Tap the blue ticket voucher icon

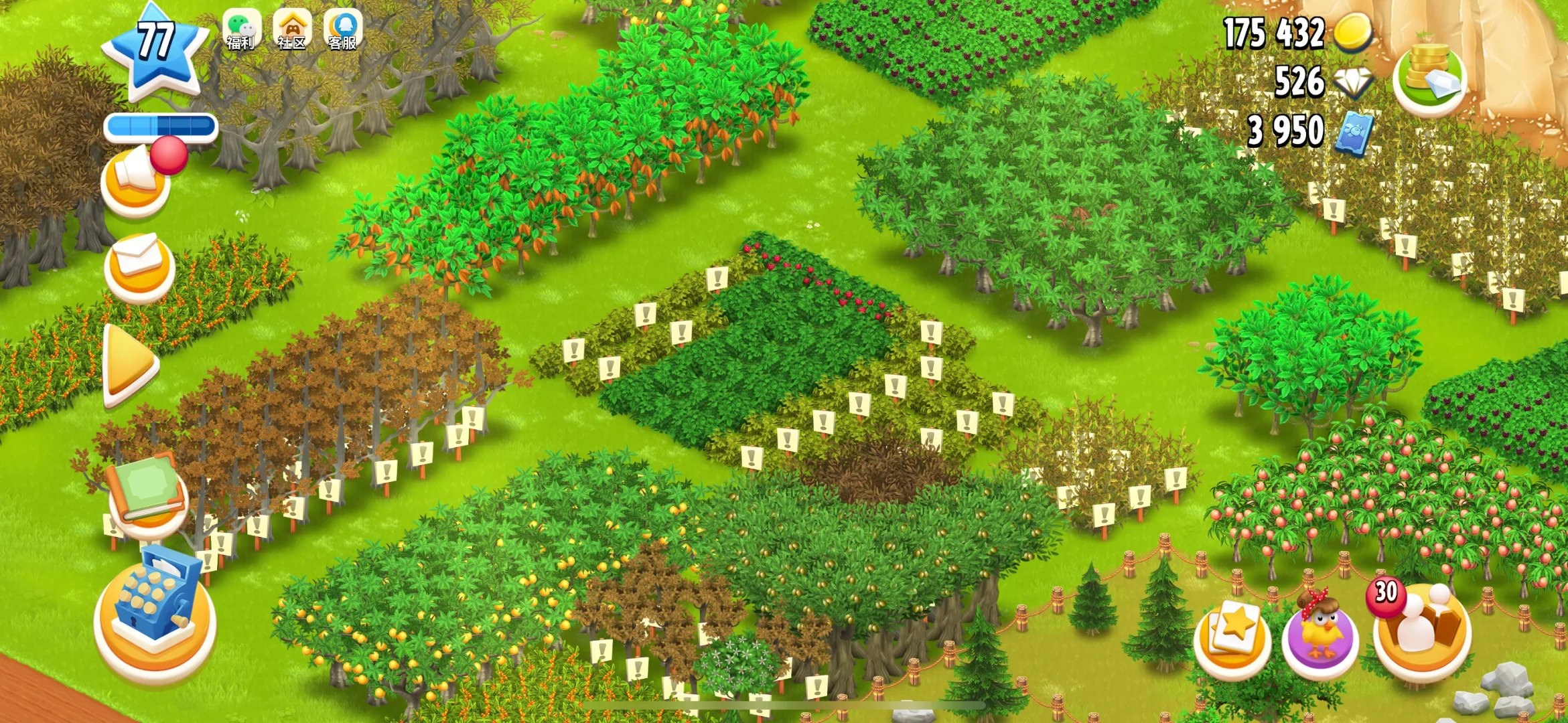1354,132
